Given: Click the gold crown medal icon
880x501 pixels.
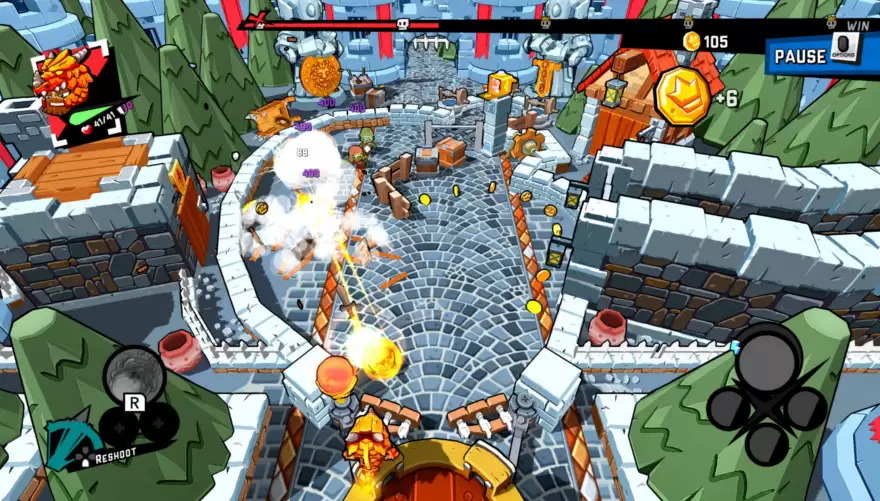Looking at the screenshot, I should coord(682,98).
